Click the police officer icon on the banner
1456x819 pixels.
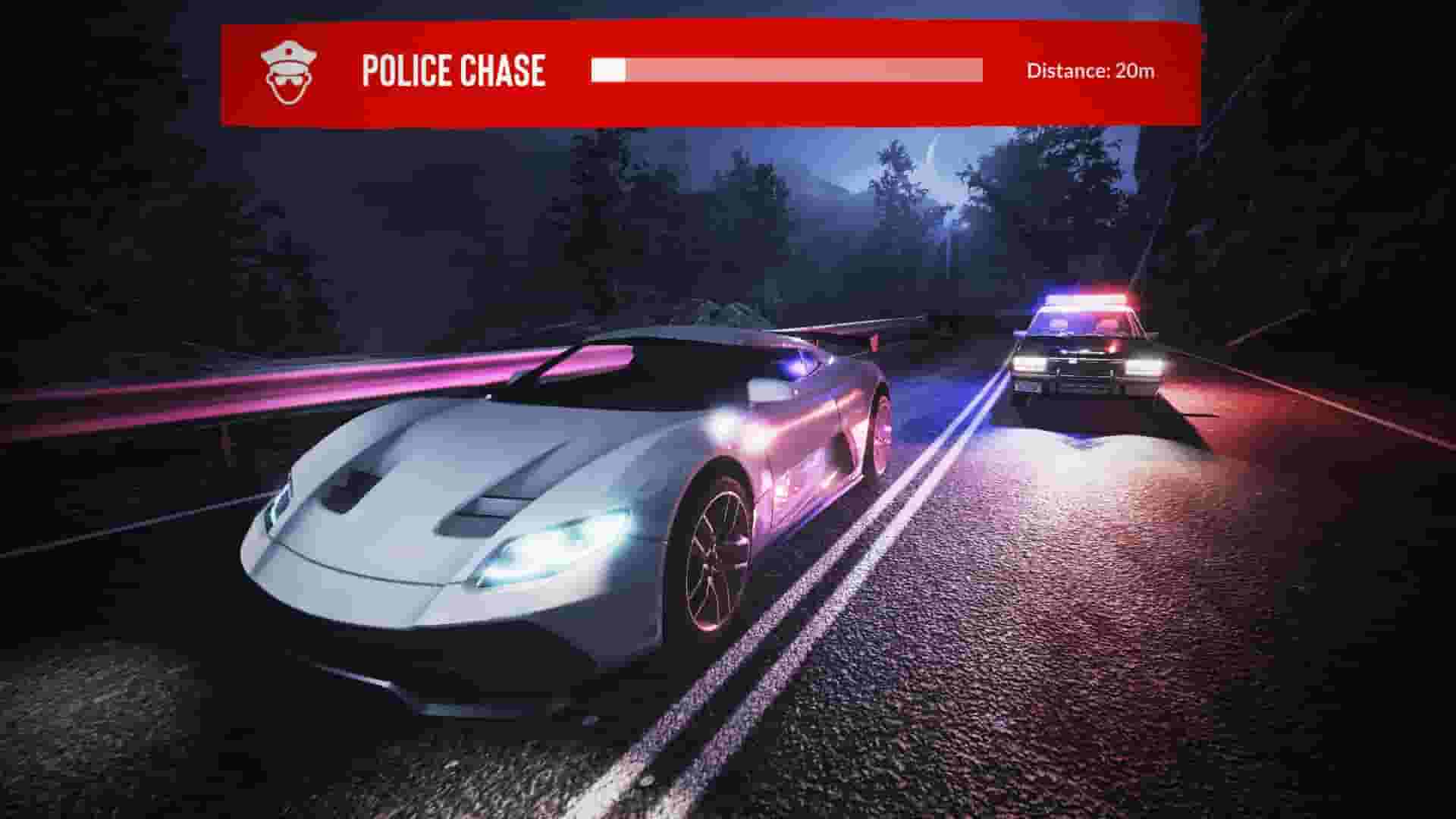click(x=290, y=72)
